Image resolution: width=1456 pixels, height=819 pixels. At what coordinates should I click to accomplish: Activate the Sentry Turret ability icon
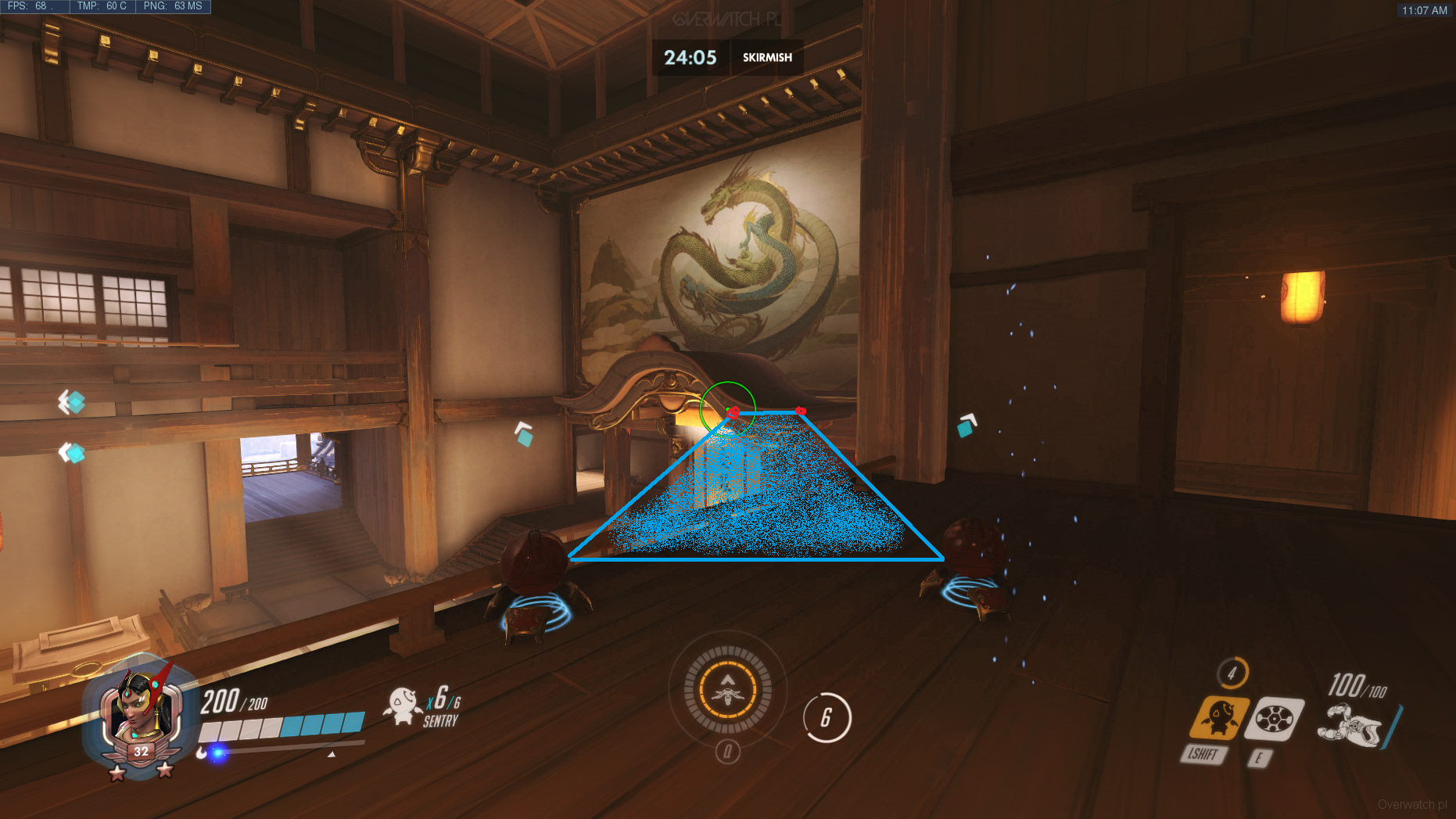[1218, 717]
